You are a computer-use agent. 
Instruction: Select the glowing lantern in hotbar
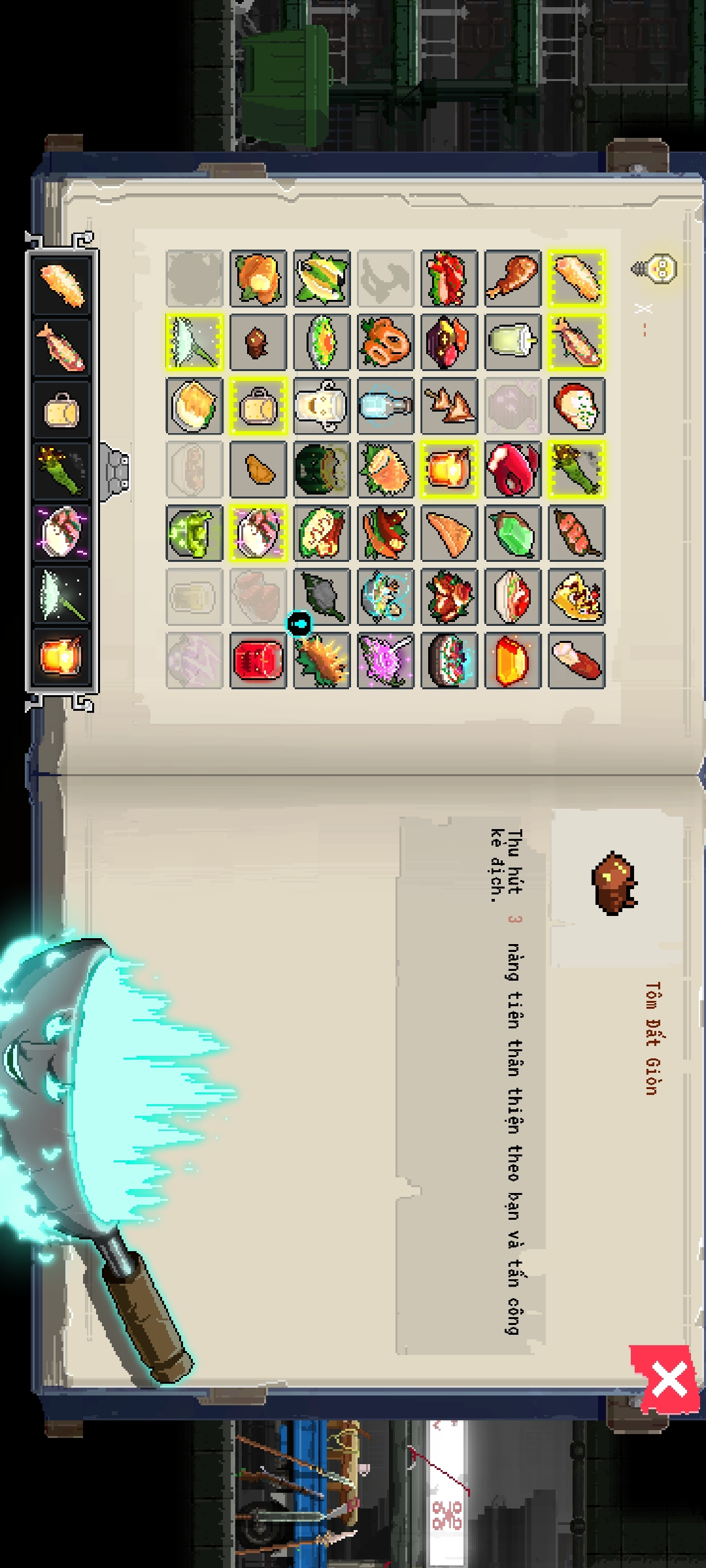[x=61, y=656]
